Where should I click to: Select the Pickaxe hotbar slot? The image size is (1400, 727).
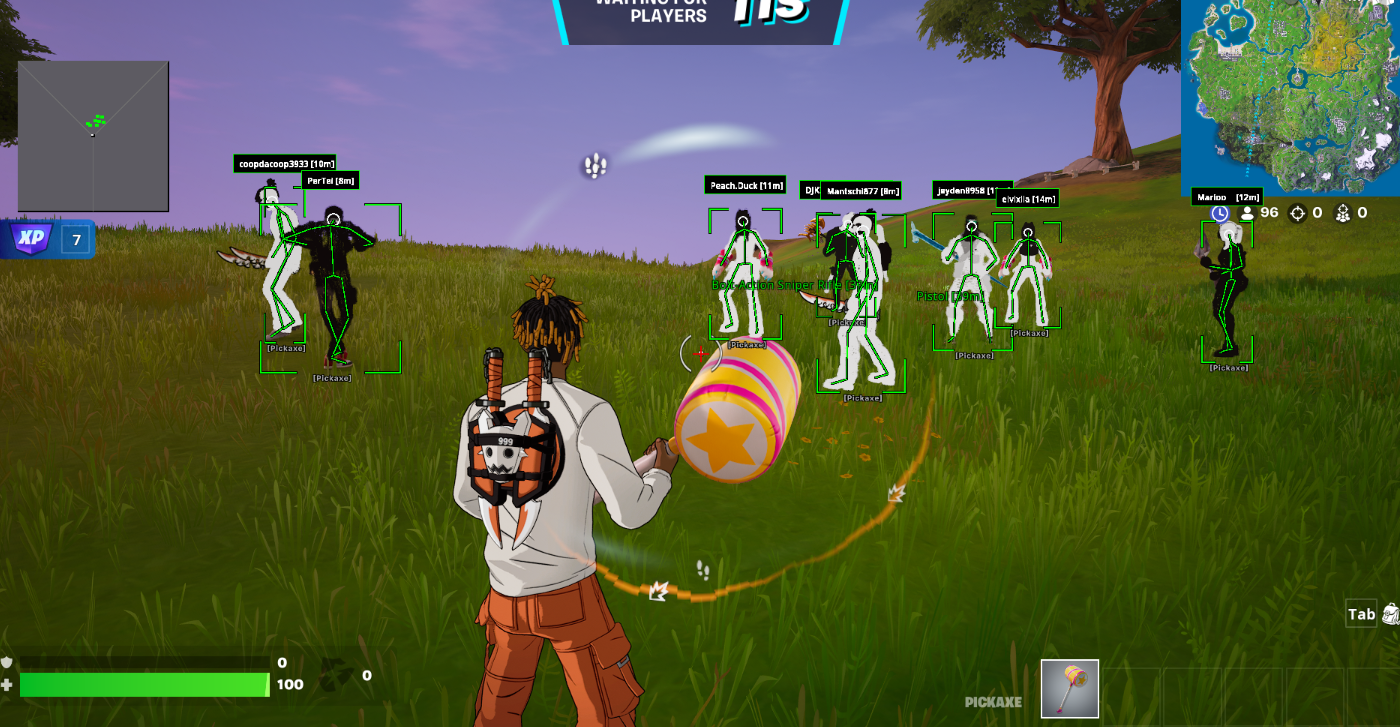(1069, 689)
